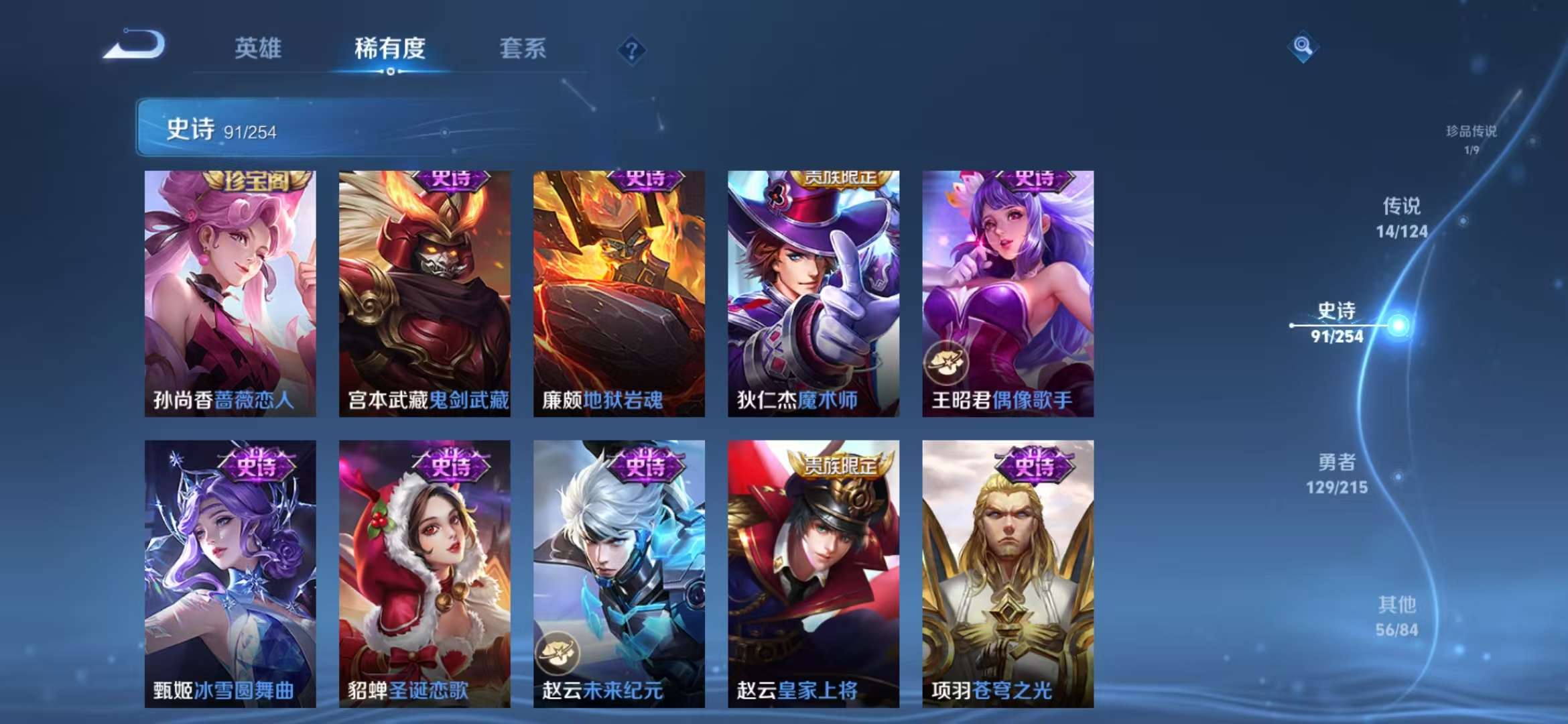Select the 稀有度 tab
The width and height of the screenshot is (1568, 724).
click(x=391, y=49)
